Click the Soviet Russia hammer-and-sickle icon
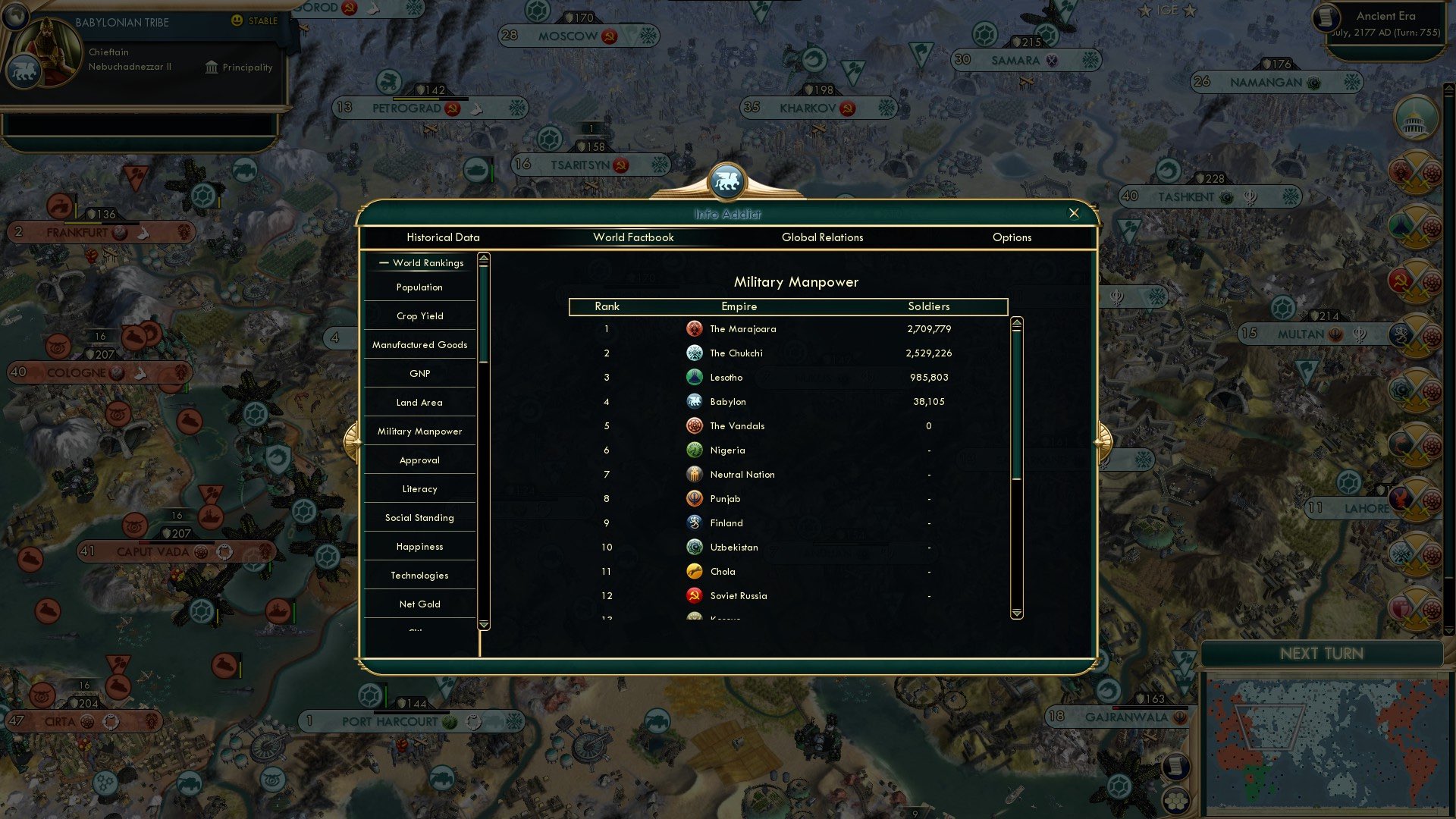The height and width of the screenshot is (819, 1456). 695,595
